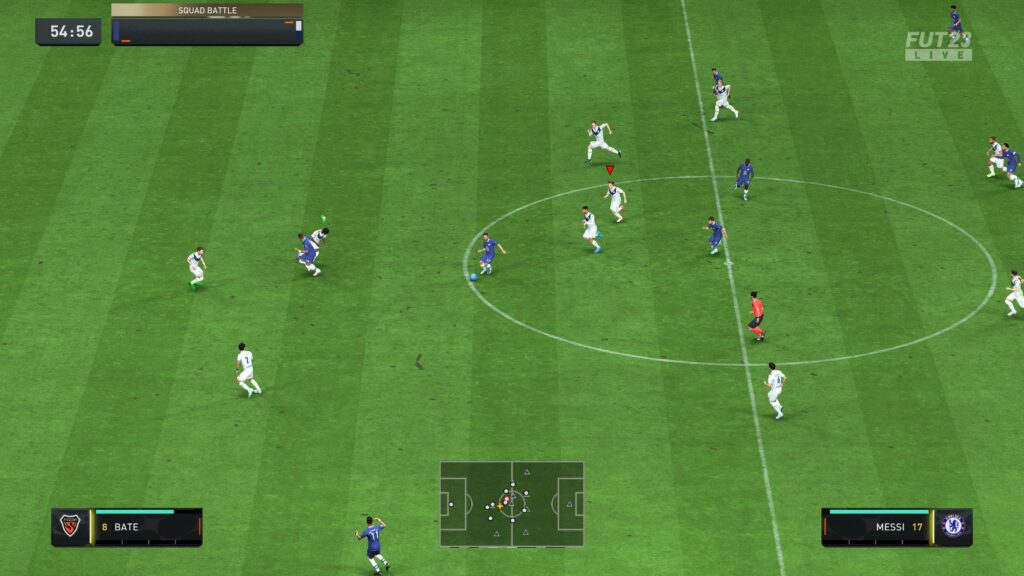
Task: Click the pitch radar minimap
Action: [511, 503]
